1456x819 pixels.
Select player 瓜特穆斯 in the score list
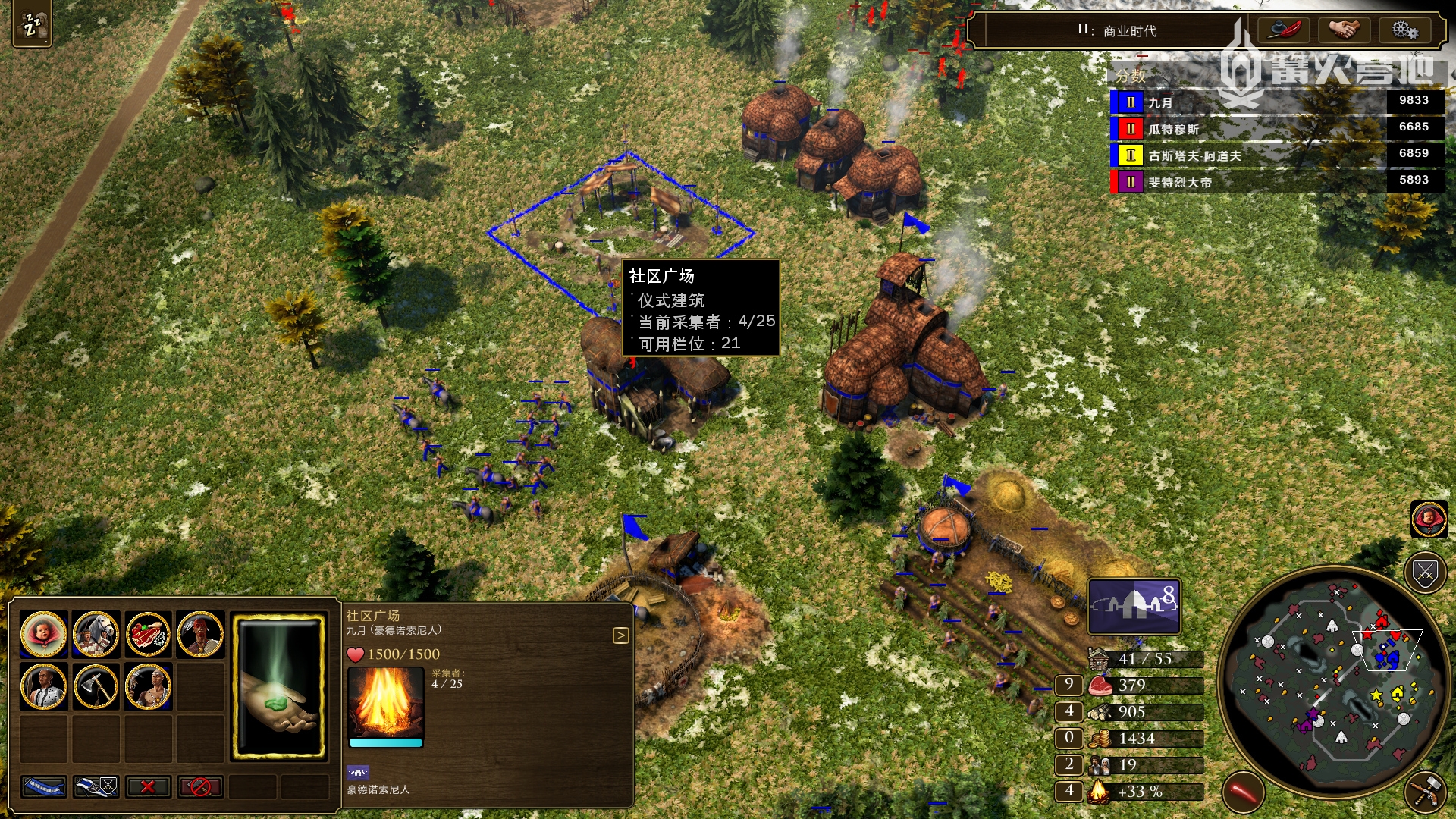pos(1174,129)
